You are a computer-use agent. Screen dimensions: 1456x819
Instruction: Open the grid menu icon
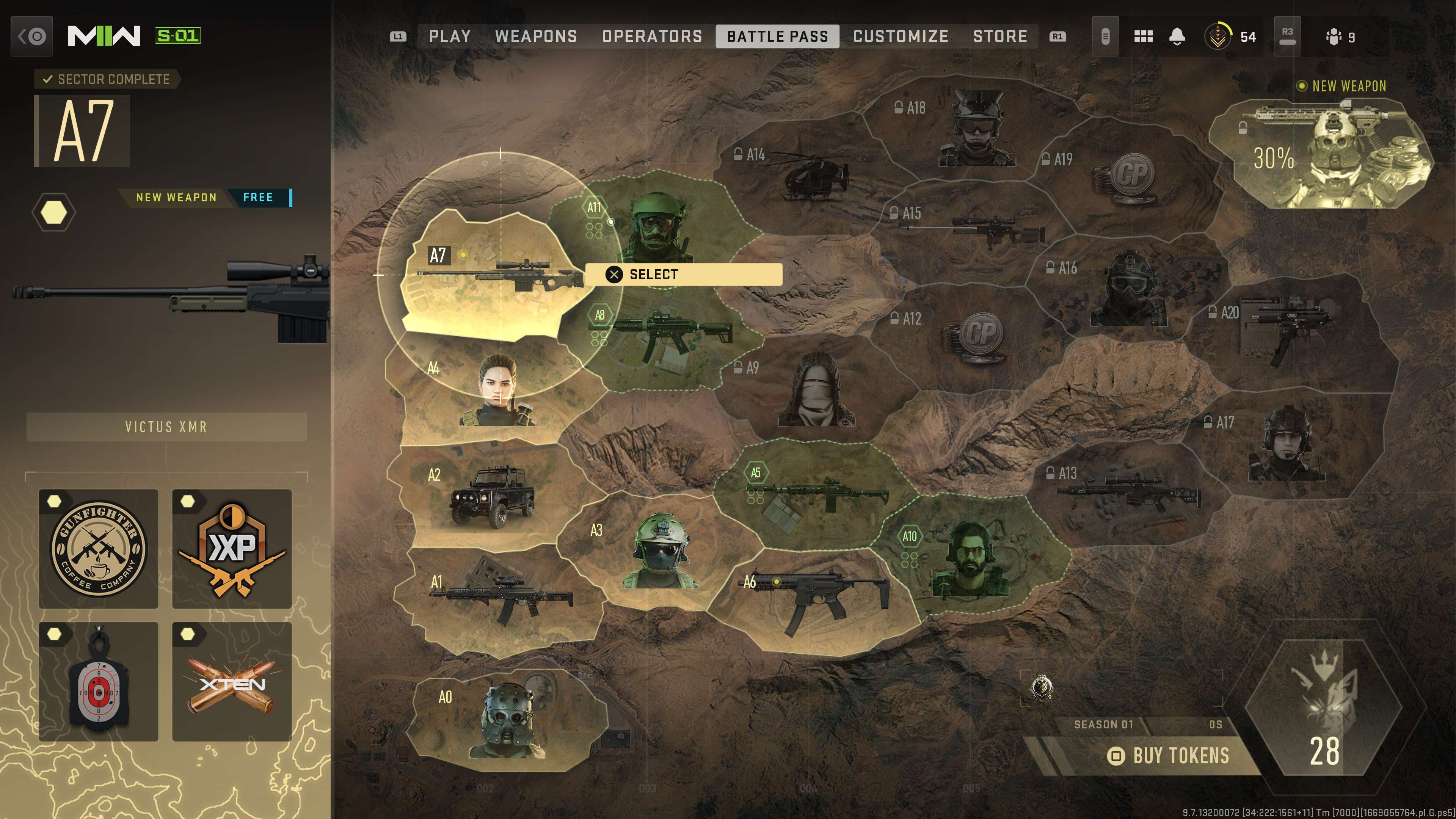pos(1143,37)
